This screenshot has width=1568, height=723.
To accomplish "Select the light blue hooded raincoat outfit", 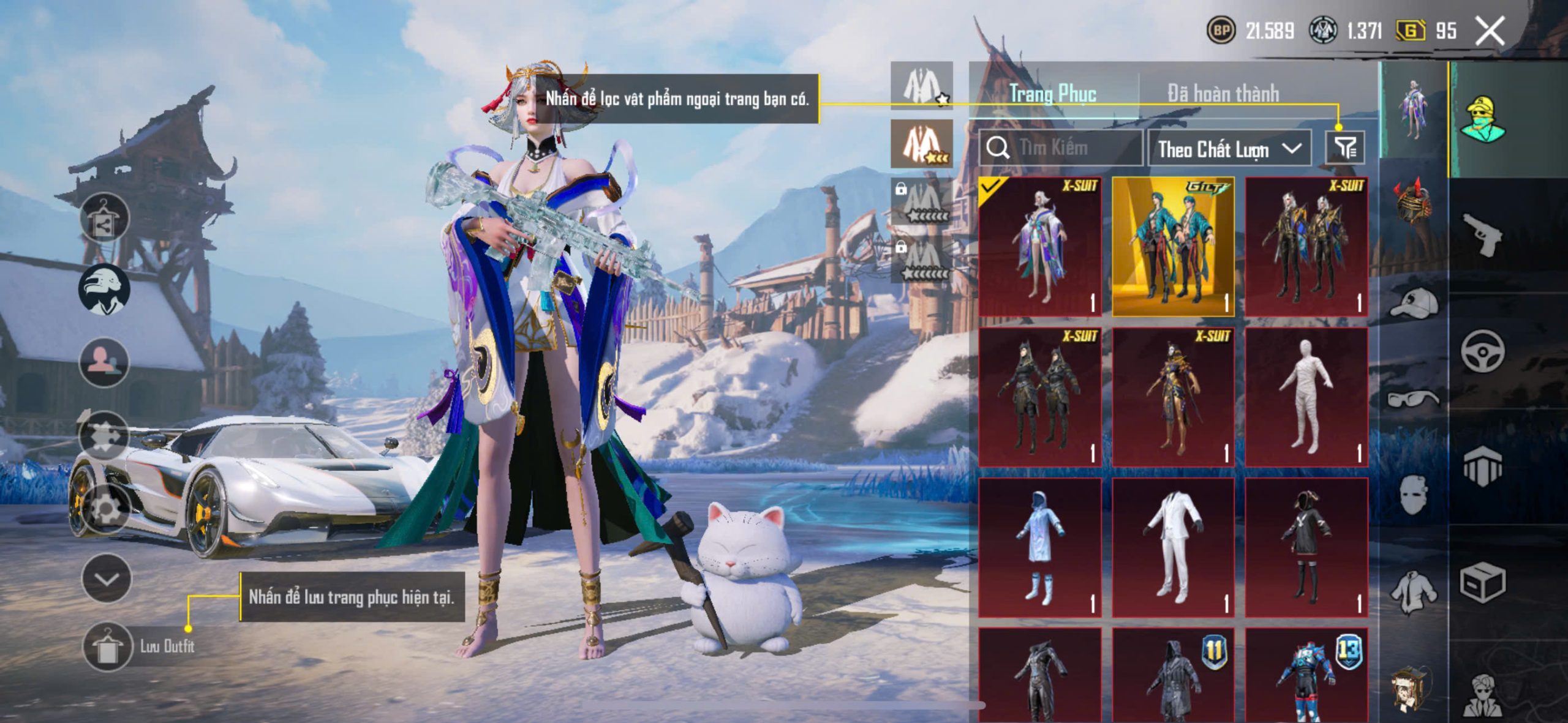I will pyautogui.click(x=1039, y=547).
